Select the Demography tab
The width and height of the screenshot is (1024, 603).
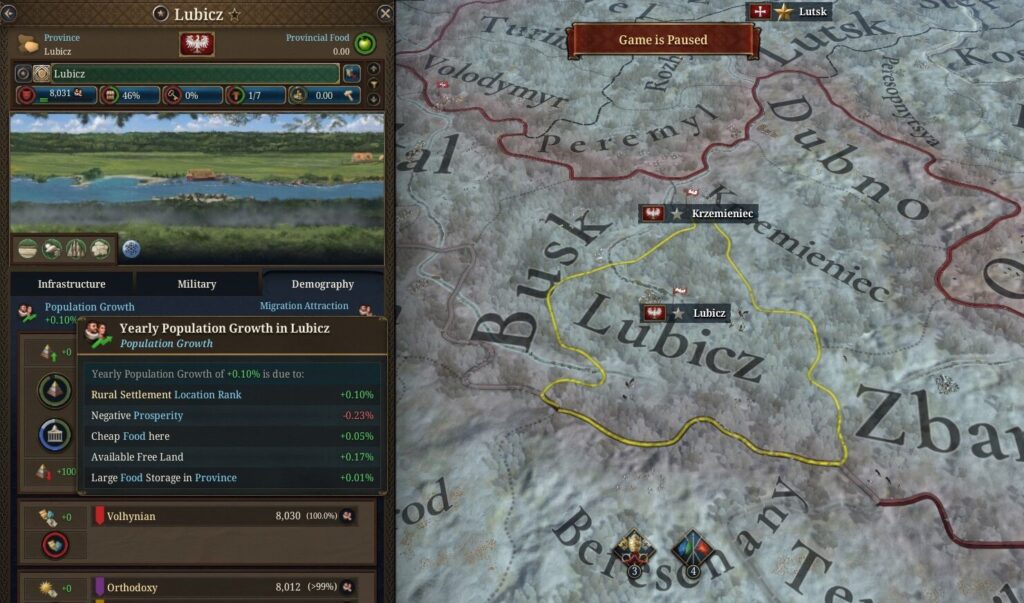(322, 284)
